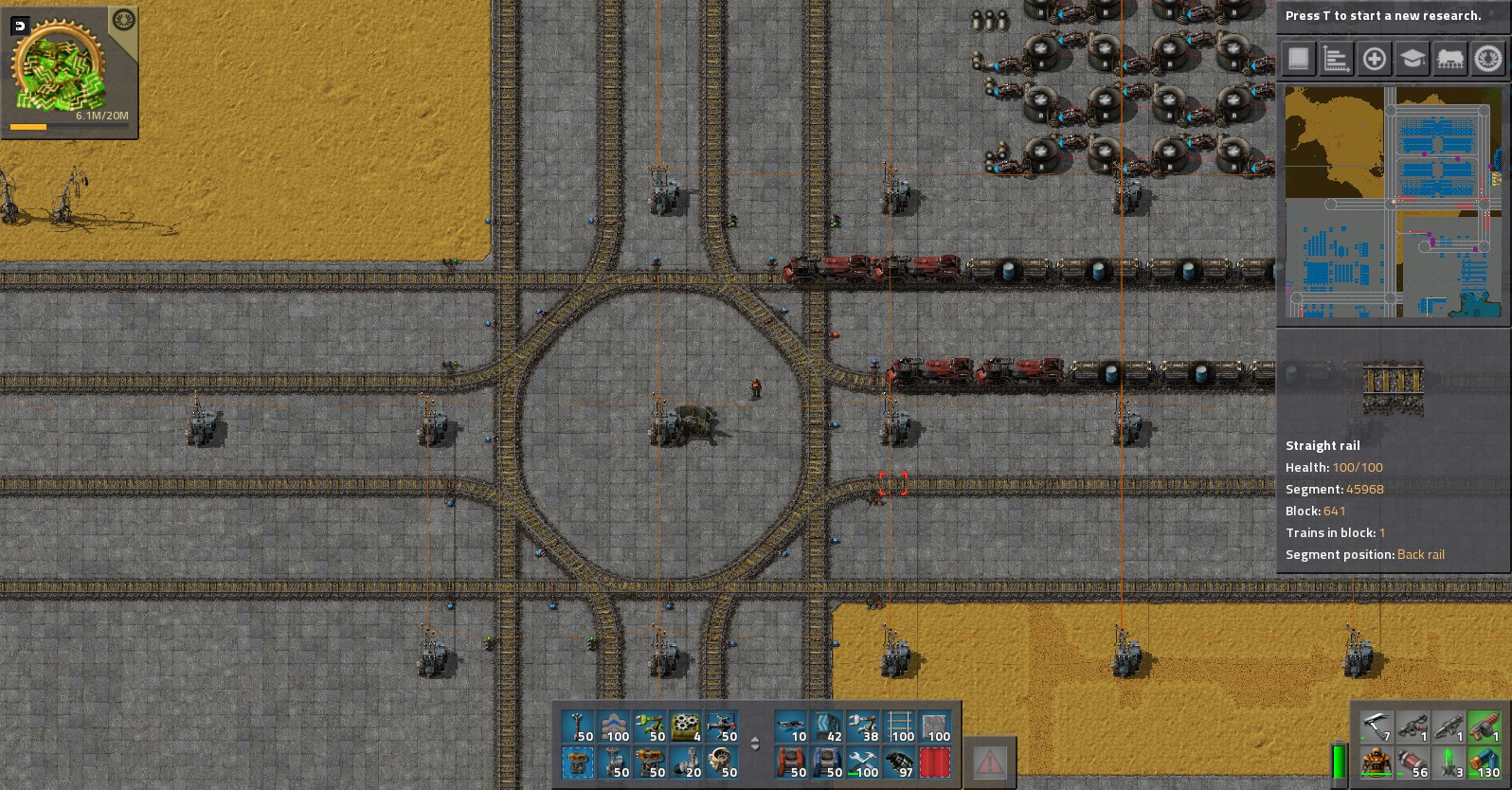Click the minimap

click(1393, 203)
